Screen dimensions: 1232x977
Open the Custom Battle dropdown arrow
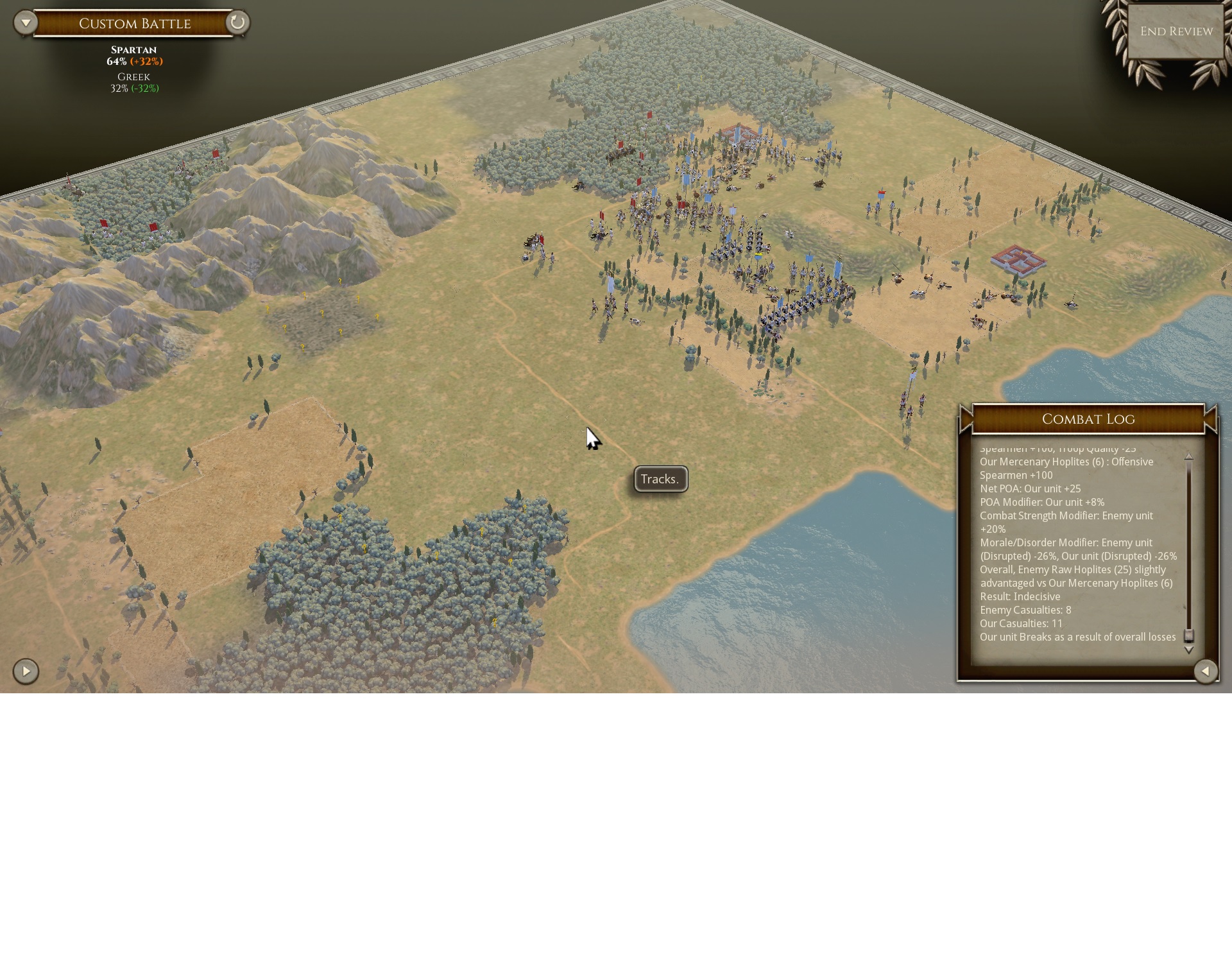tap(26, 23)
